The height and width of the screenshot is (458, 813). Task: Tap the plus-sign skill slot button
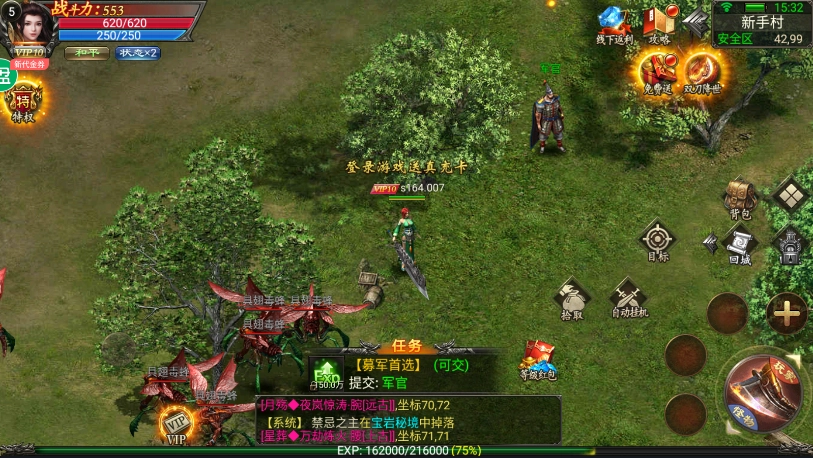[788, 313]
